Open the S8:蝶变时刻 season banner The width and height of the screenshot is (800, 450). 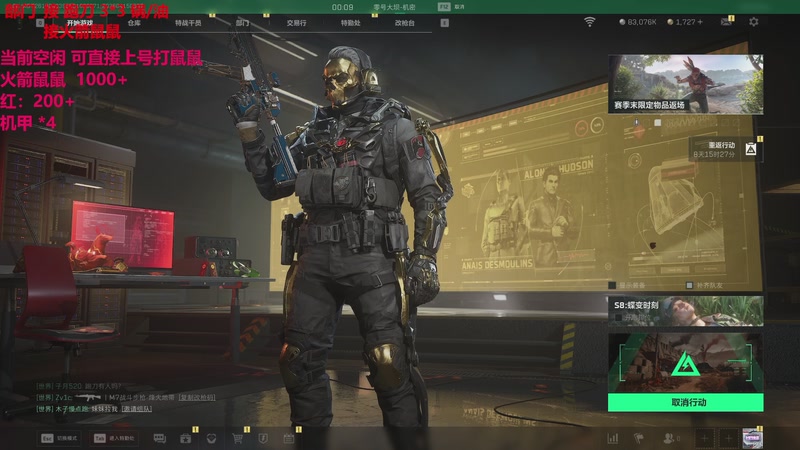pyautogui.click(x=686, y=310)
